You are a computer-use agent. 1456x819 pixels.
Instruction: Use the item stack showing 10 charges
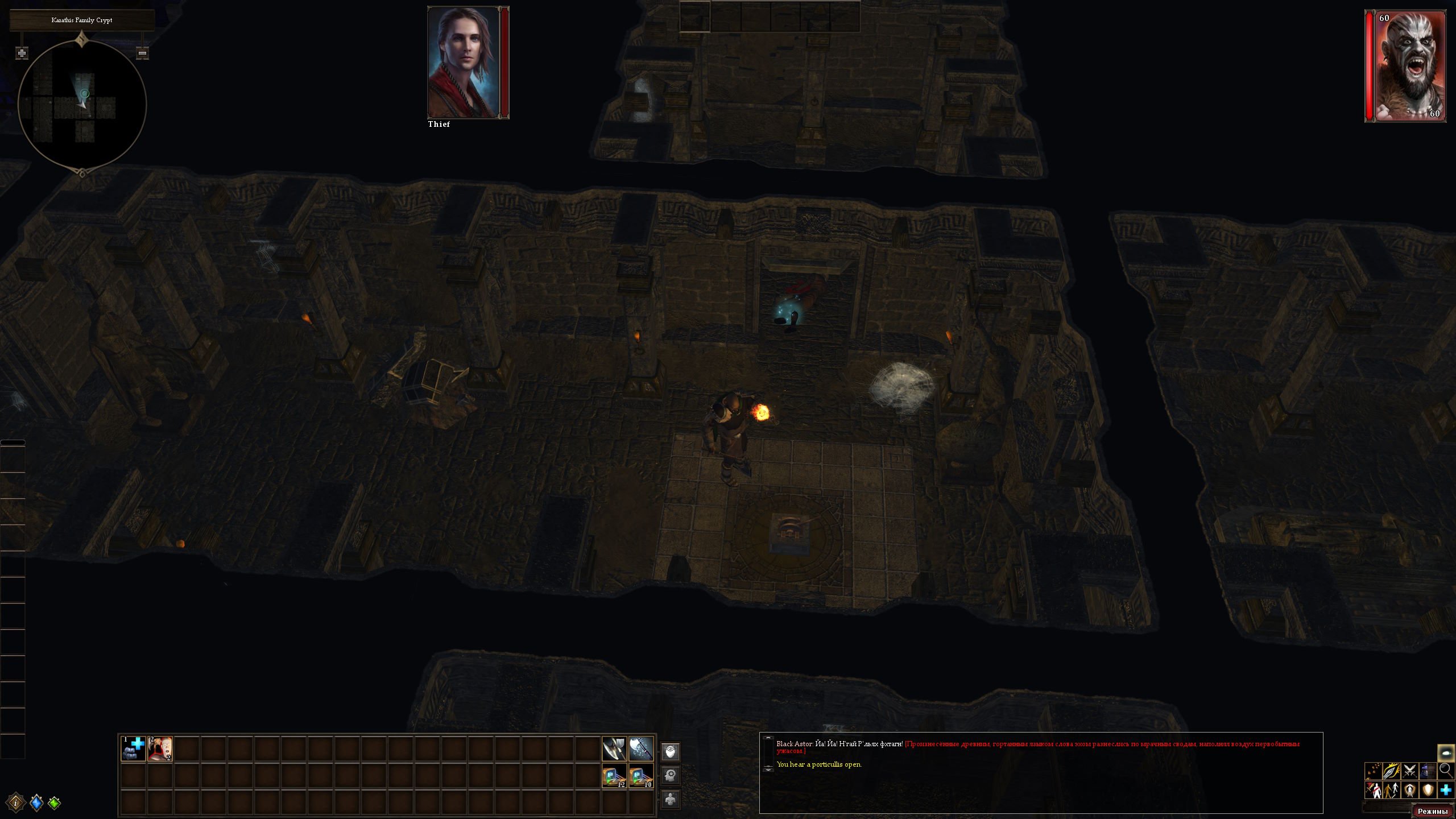click(641, 776)
